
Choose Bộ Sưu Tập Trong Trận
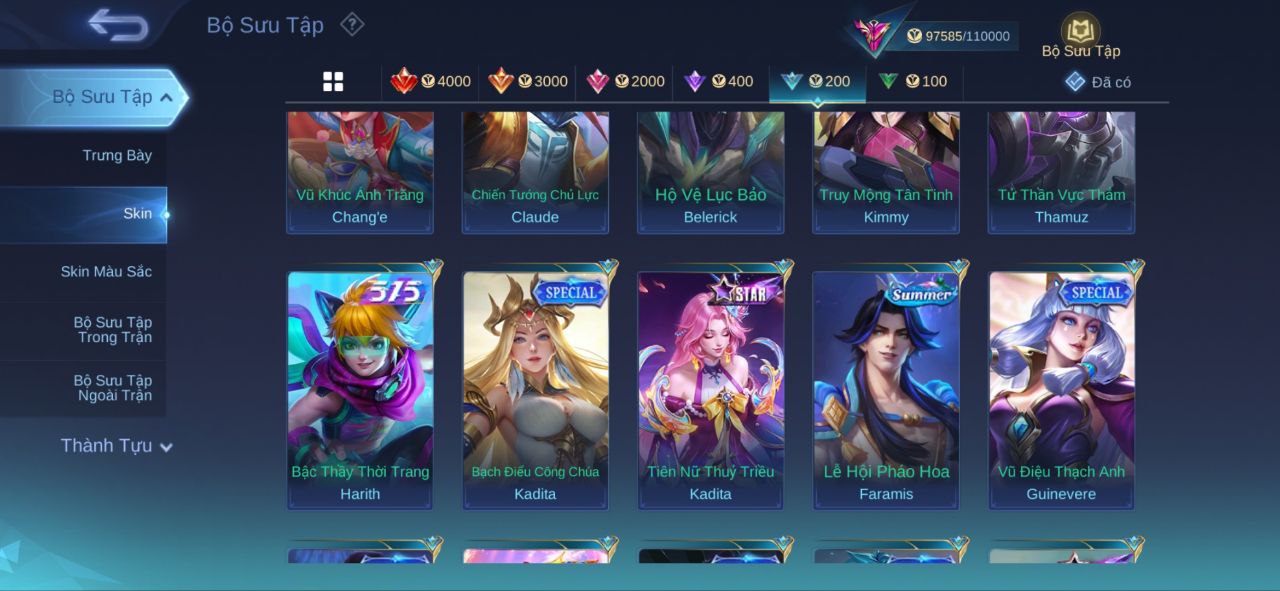coord(113,329)
